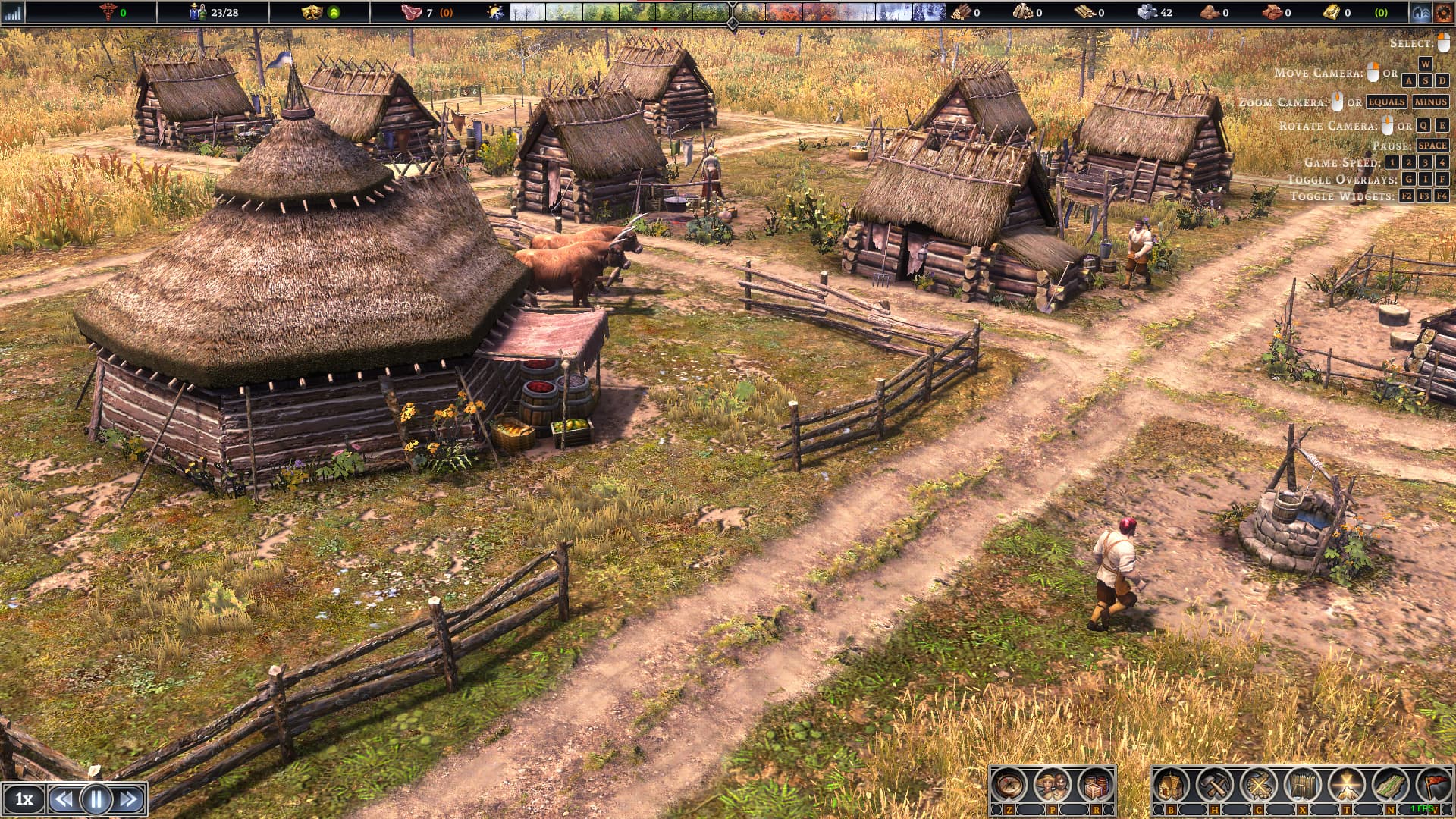Open the settings gear menu

tap(1442, 12)
